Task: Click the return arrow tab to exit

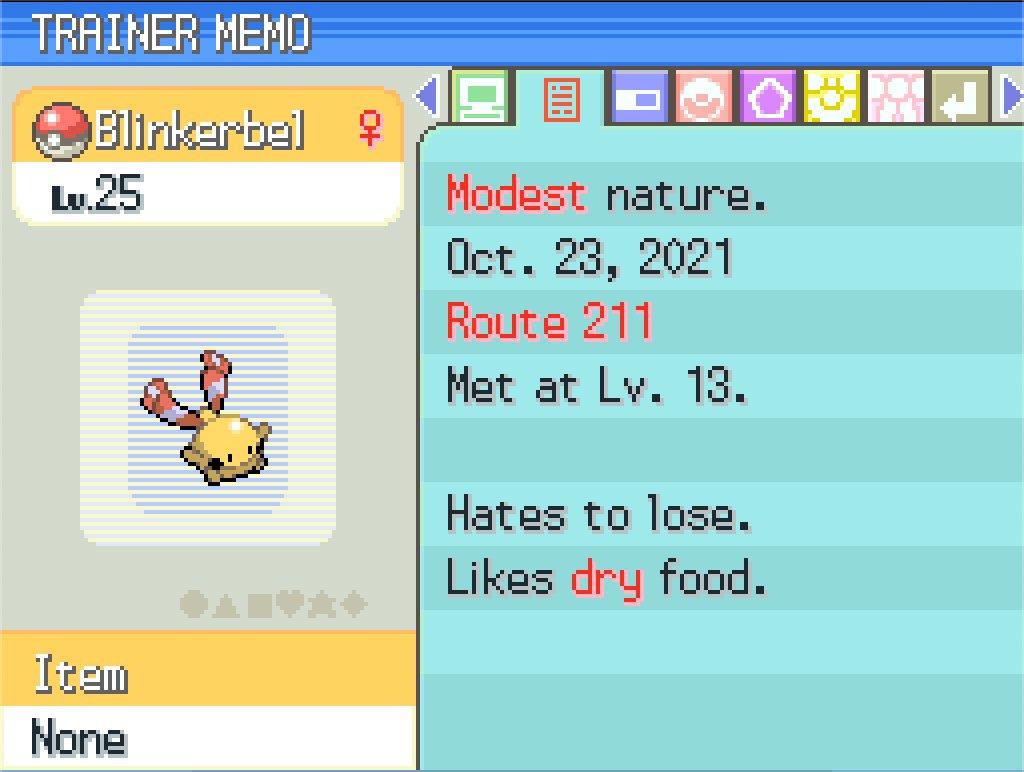Action: [961, 99]
